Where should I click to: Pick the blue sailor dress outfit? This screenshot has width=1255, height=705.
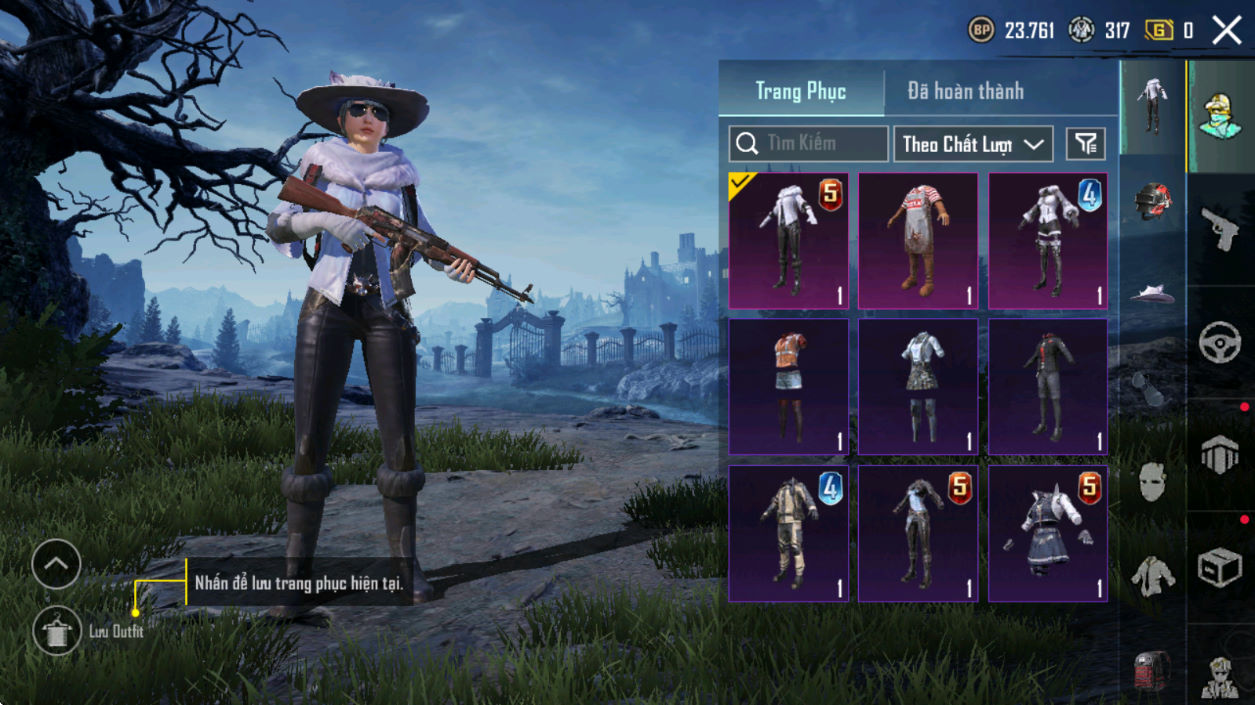pos(1048,533)
